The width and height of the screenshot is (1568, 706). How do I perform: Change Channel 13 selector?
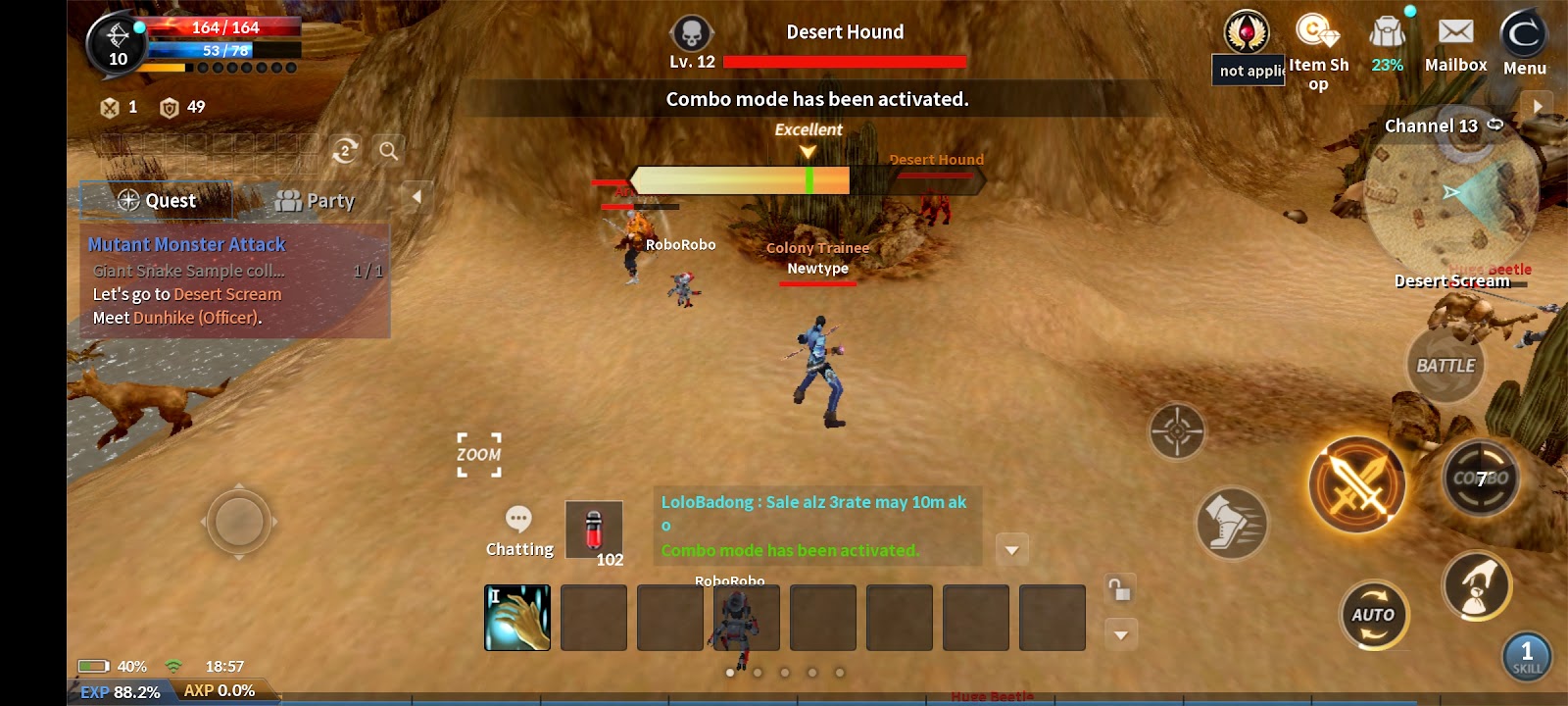click(1443, 126)
